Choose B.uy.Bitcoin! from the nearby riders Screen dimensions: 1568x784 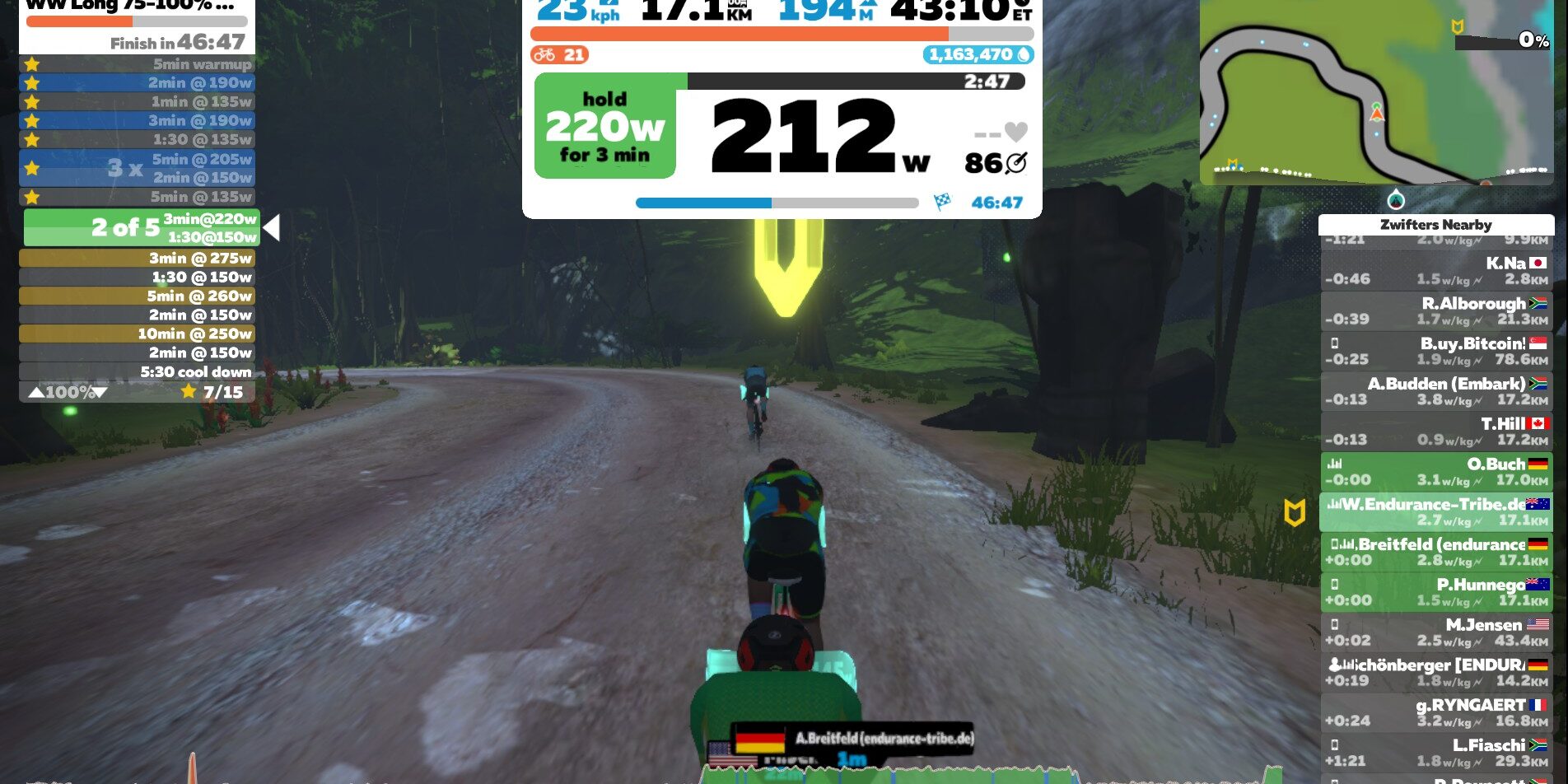tap(1436, 352)
